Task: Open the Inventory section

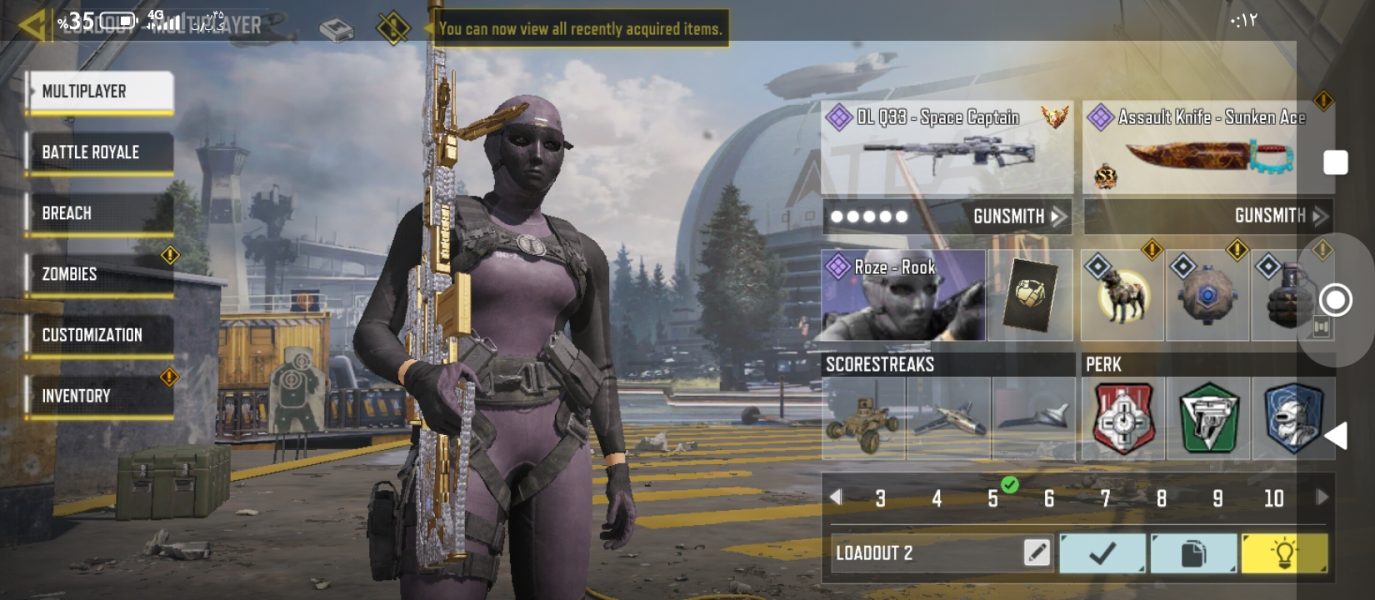Action: click(99, 396)
